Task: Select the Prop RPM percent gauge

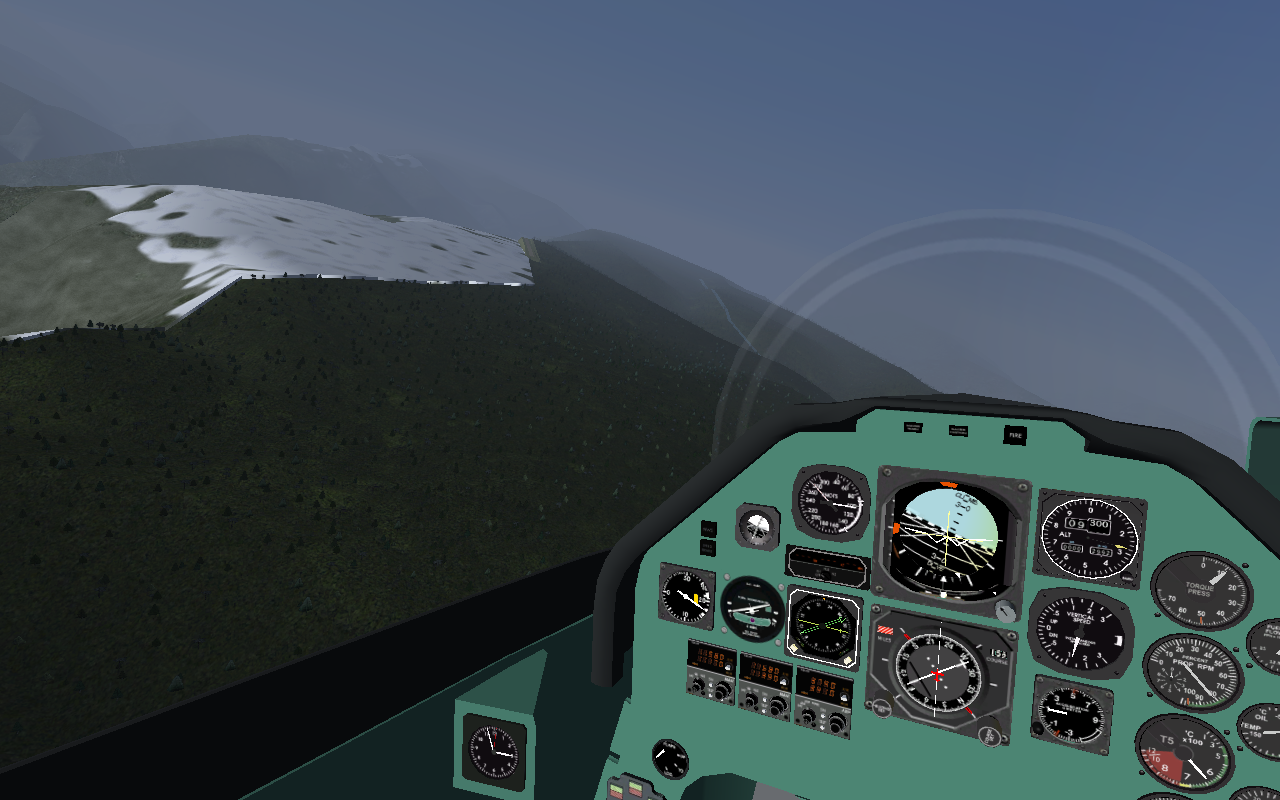Action: point(1192,673)
